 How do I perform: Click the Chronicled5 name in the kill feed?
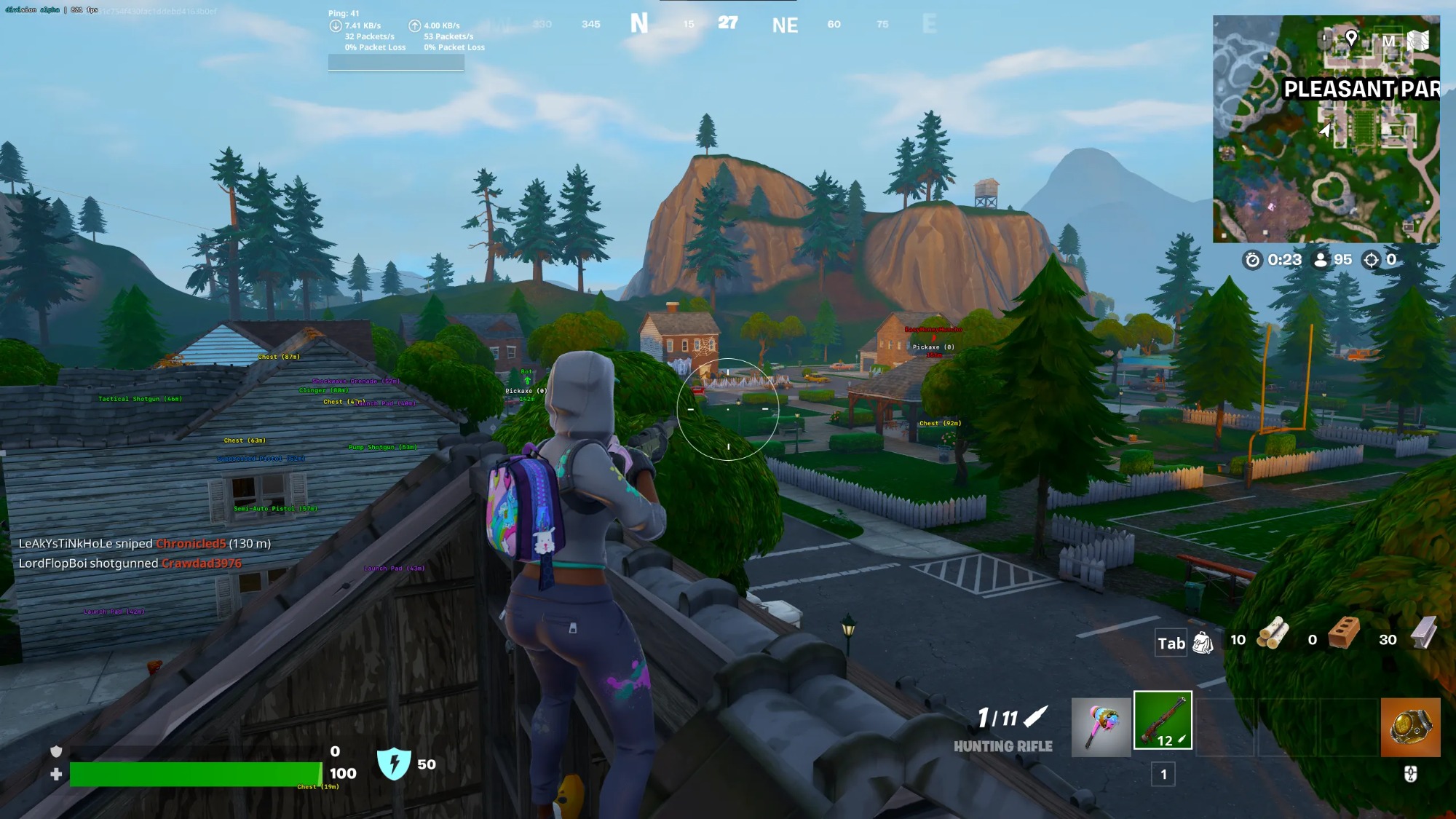click(191, 543)
